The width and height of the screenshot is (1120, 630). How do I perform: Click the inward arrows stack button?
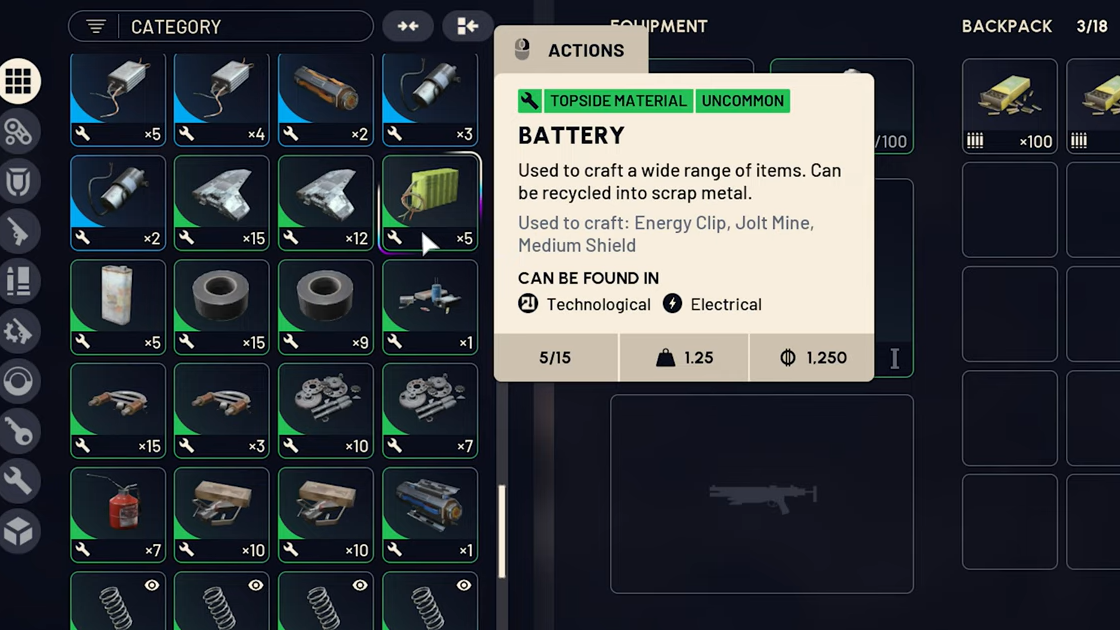pos(408,27)
